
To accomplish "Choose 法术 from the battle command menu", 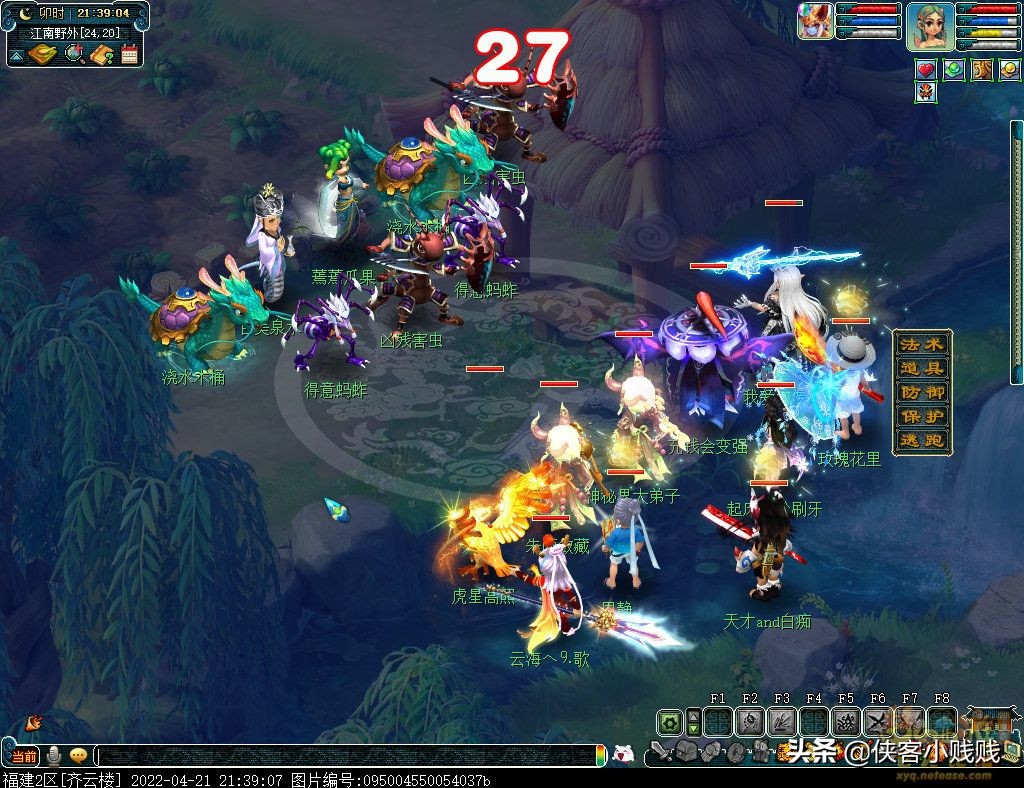I will click(921, 344).
